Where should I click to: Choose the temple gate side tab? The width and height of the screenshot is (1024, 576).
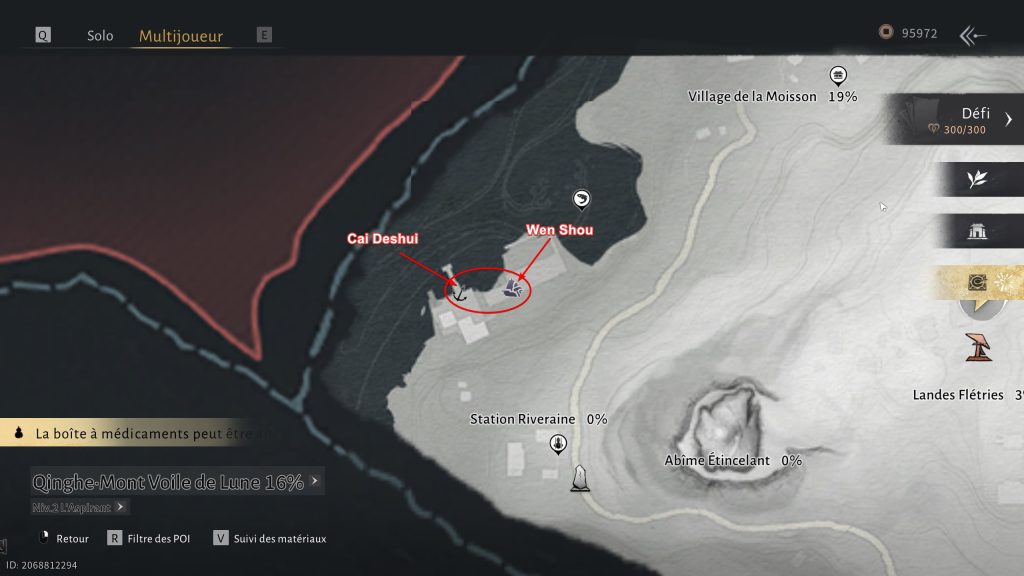click(977, 231)
